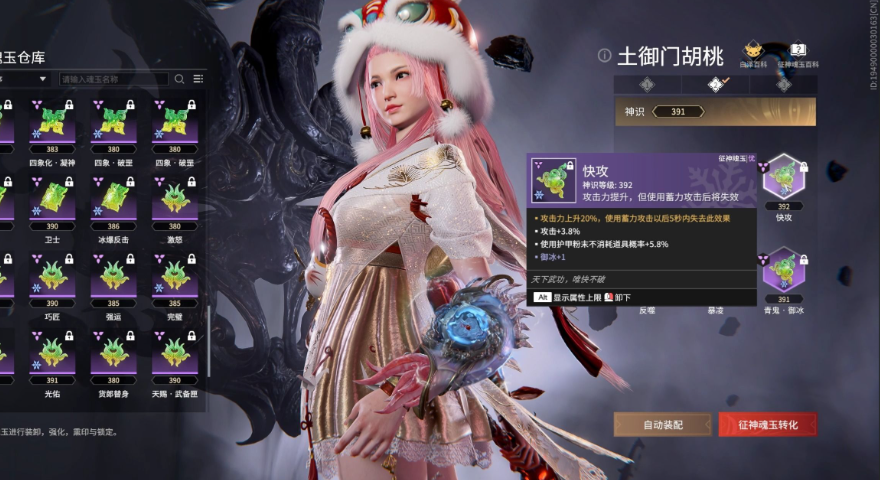This screenshot has width=880, height=480.
Task: Choose the 卫士 soul jade
Action: pyautogui.click(x=52, y=200)
